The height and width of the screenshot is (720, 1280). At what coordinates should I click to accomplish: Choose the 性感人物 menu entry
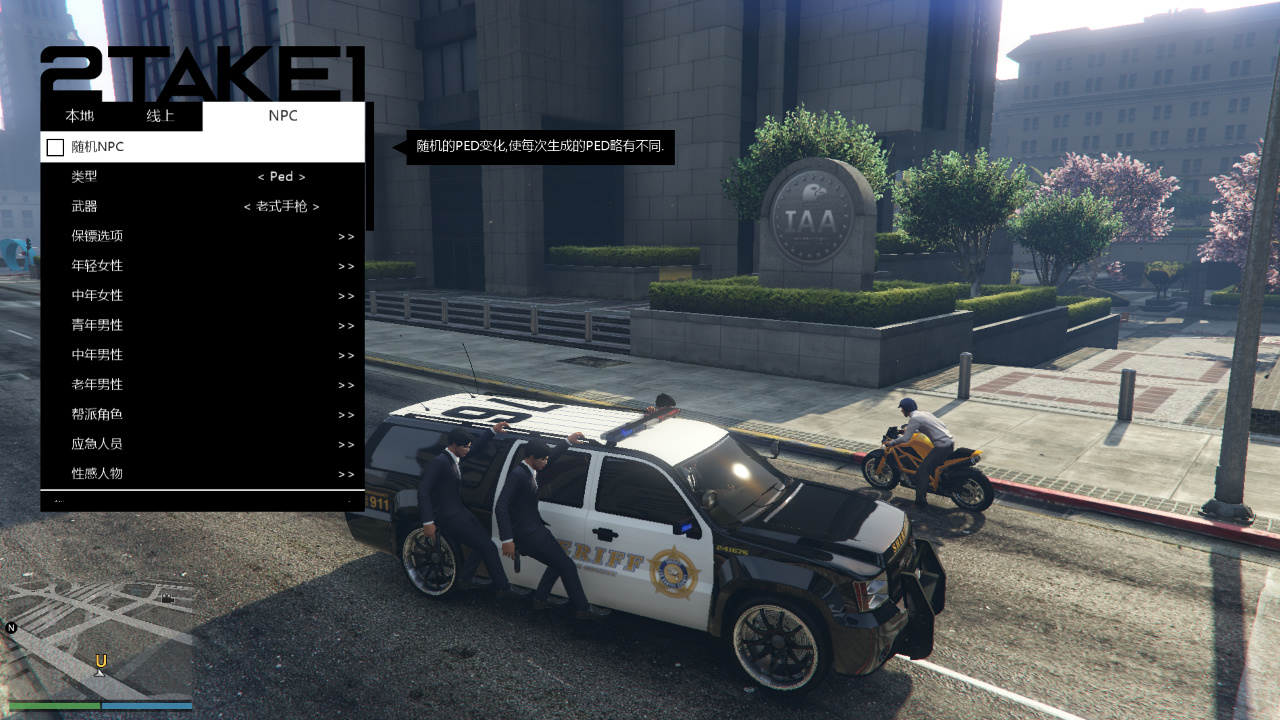click(x=202, y=474)
